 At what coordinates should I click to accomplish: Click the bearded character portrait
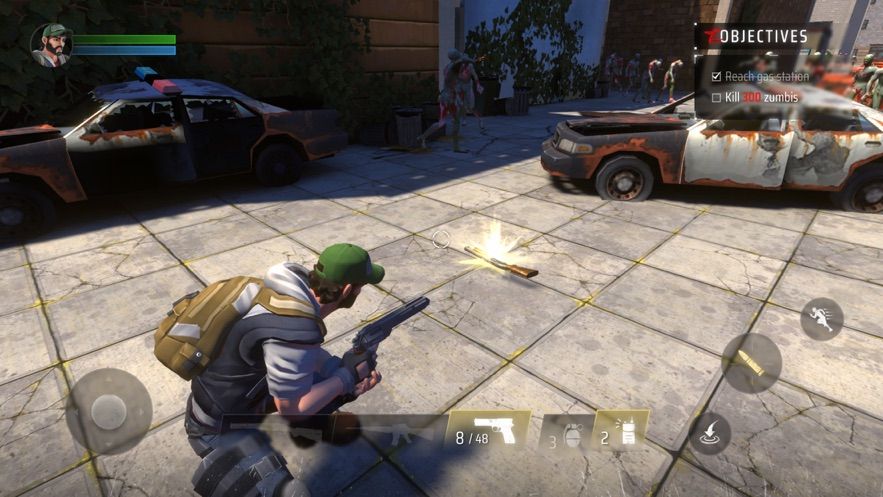click(x=51, y=45)
